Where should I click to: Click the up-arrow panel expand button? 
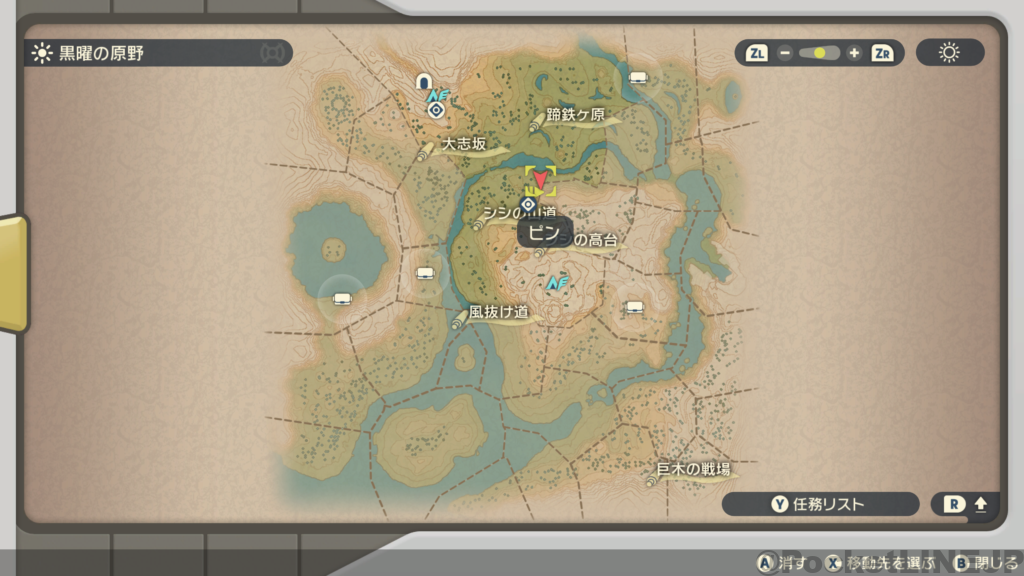pyautogui.click(x=965, y=504)
